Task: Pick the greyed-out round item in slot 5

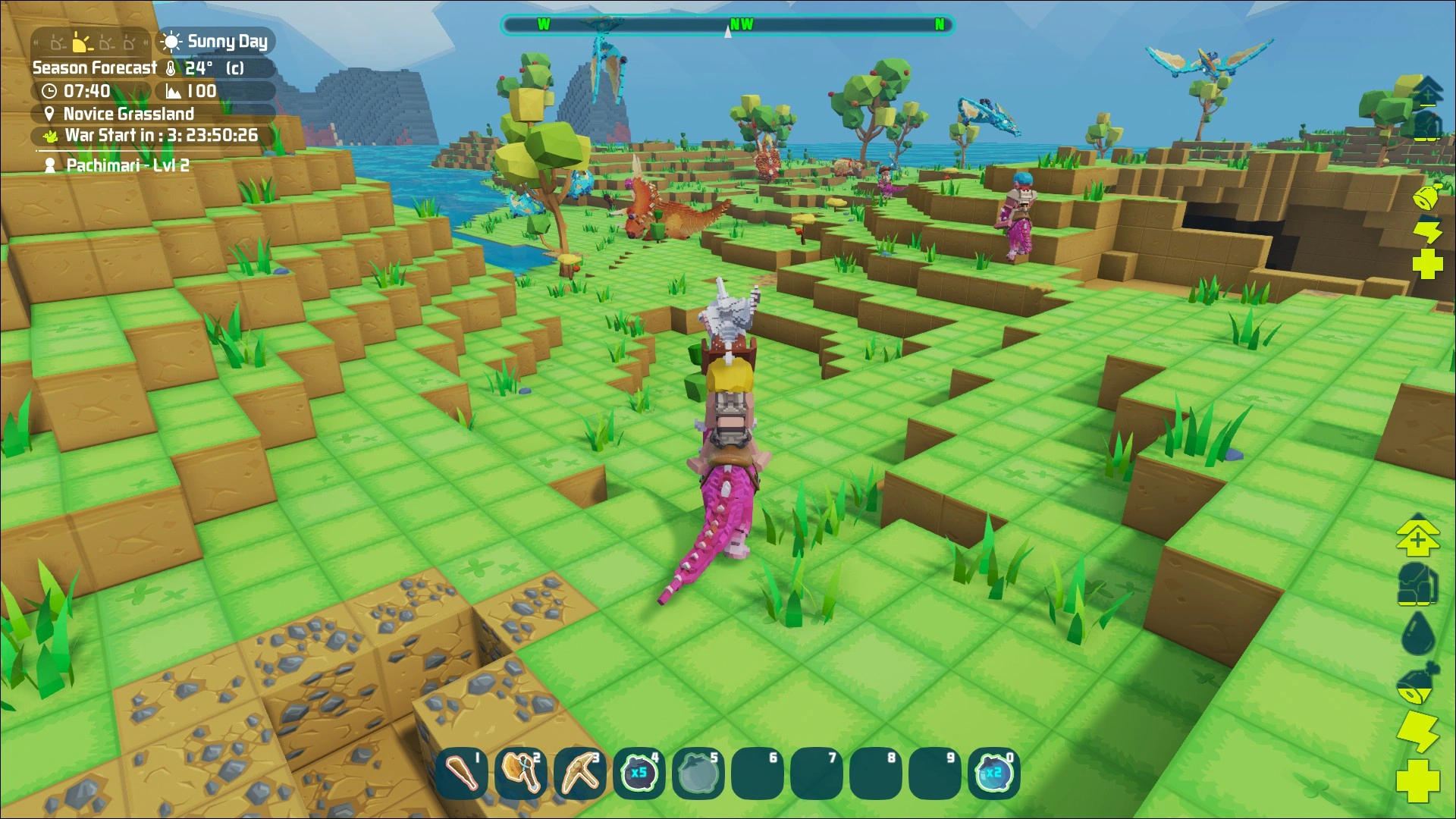Action: point(698,773)
